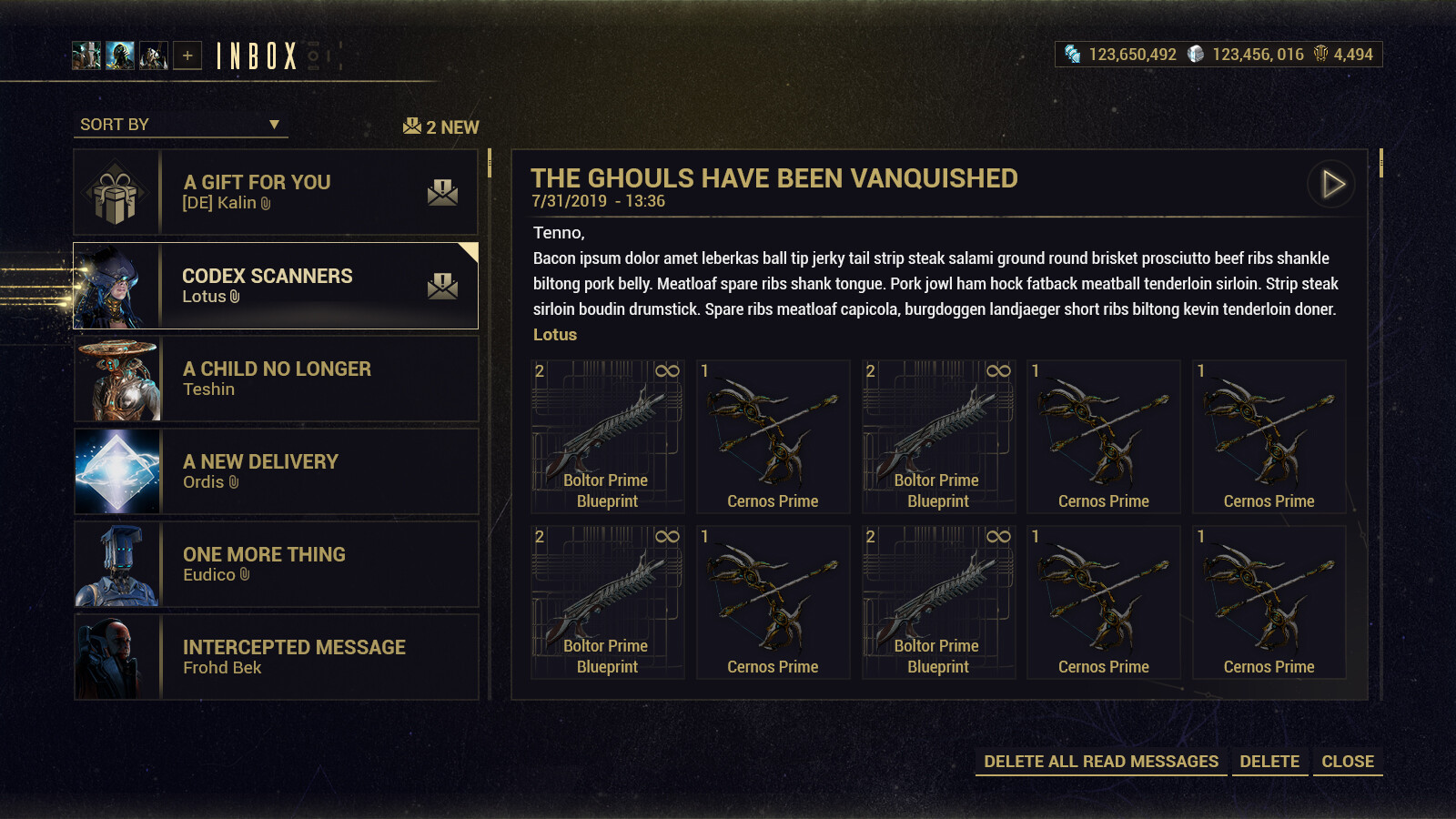Select the Codex Scanners message from Lotus
The width and height of the screenshot is (1456, 819).
[276, 286]
